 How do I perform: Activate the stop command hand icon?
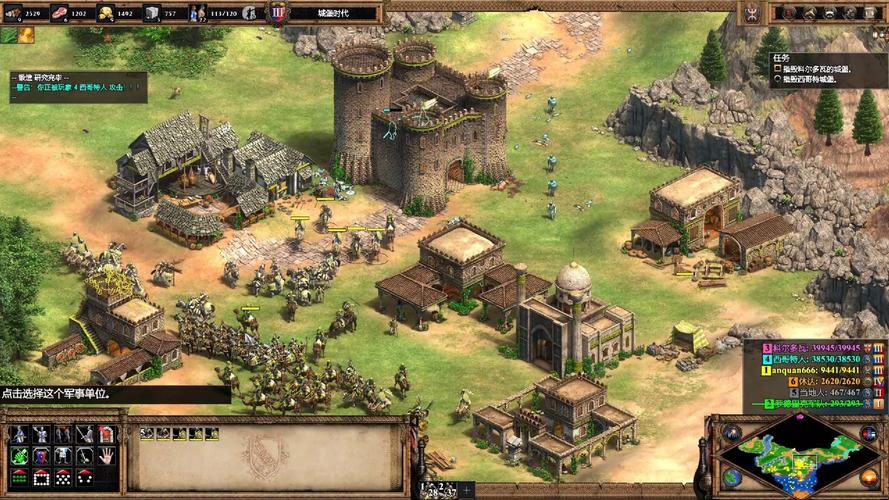[107, 456]
